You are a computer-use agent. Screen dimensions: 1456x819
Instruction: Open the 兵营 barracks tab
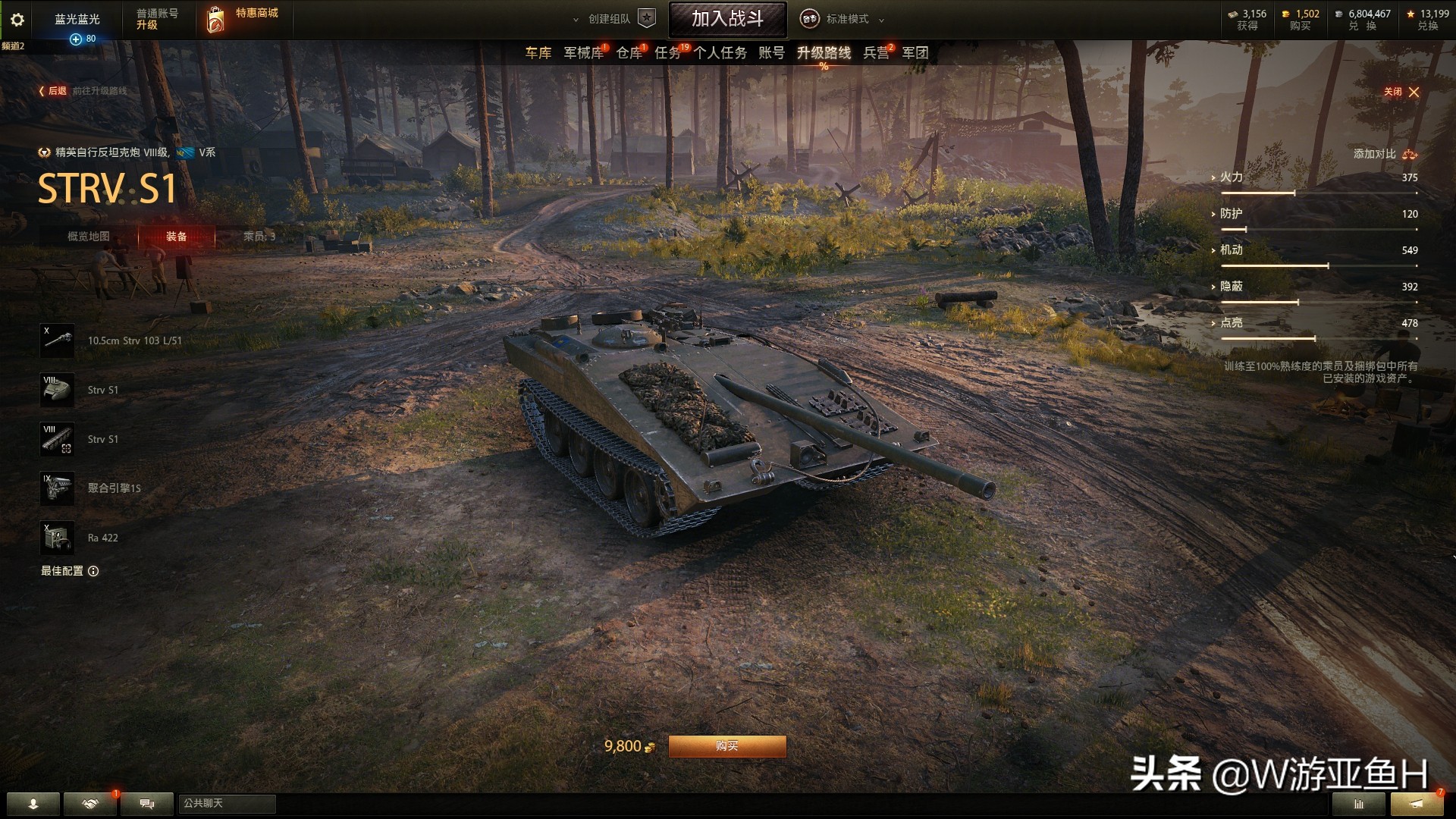point(876,53)
